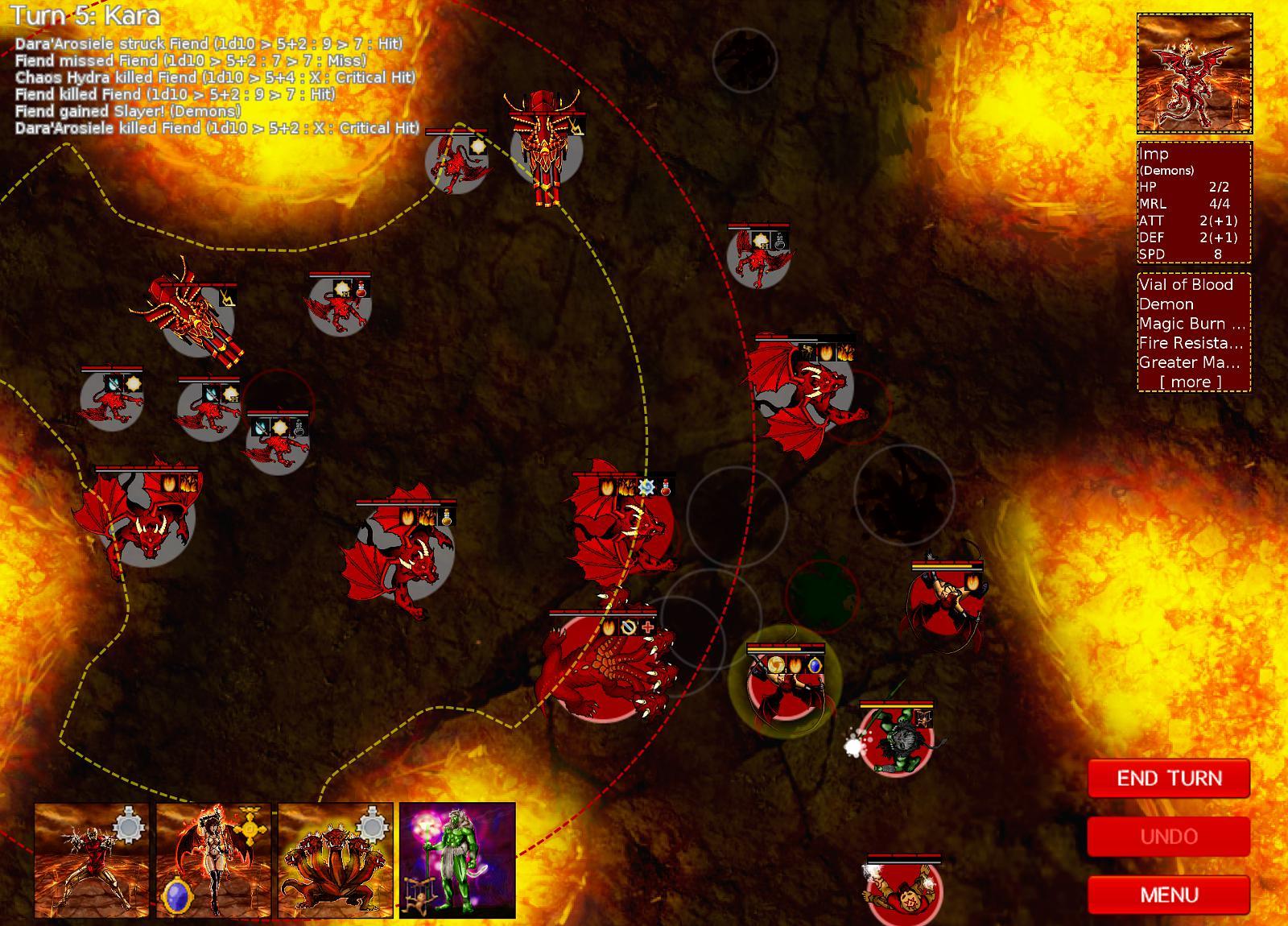Select the red potion icon above the dragon
Screen dimensions: 1288x926
point(666,487)
